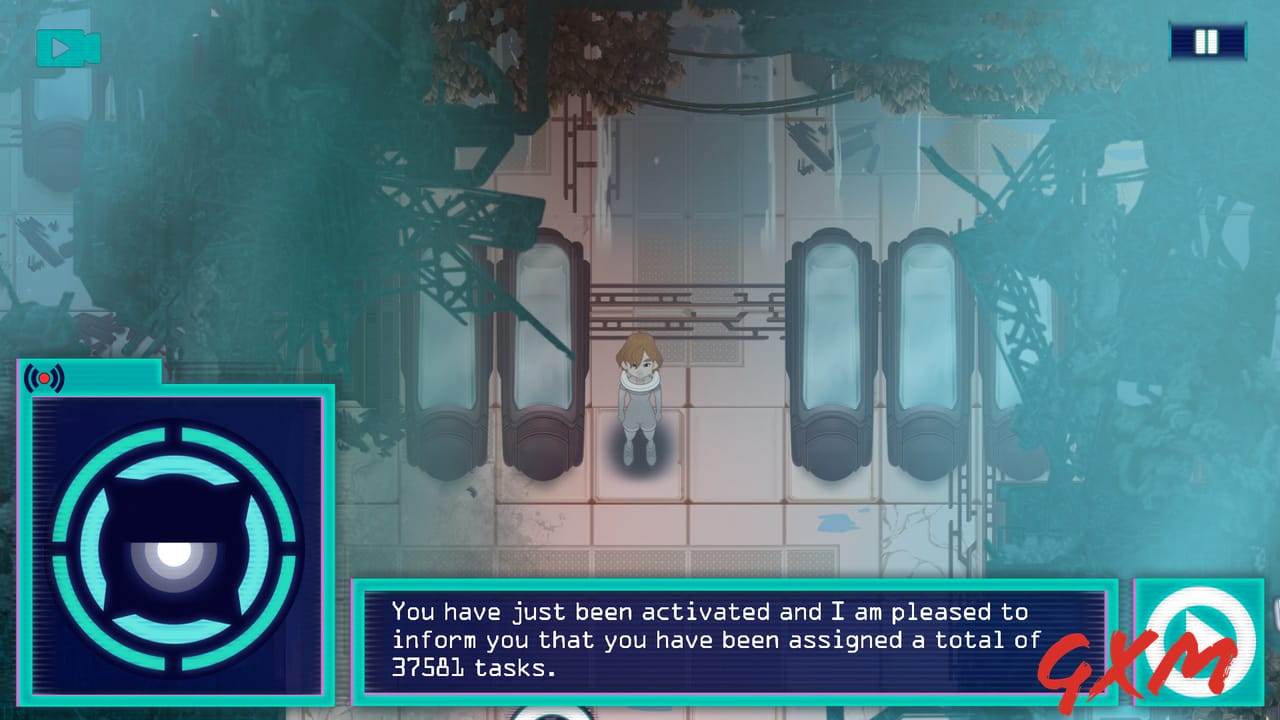Click the inner pod near the right wall

830,340
